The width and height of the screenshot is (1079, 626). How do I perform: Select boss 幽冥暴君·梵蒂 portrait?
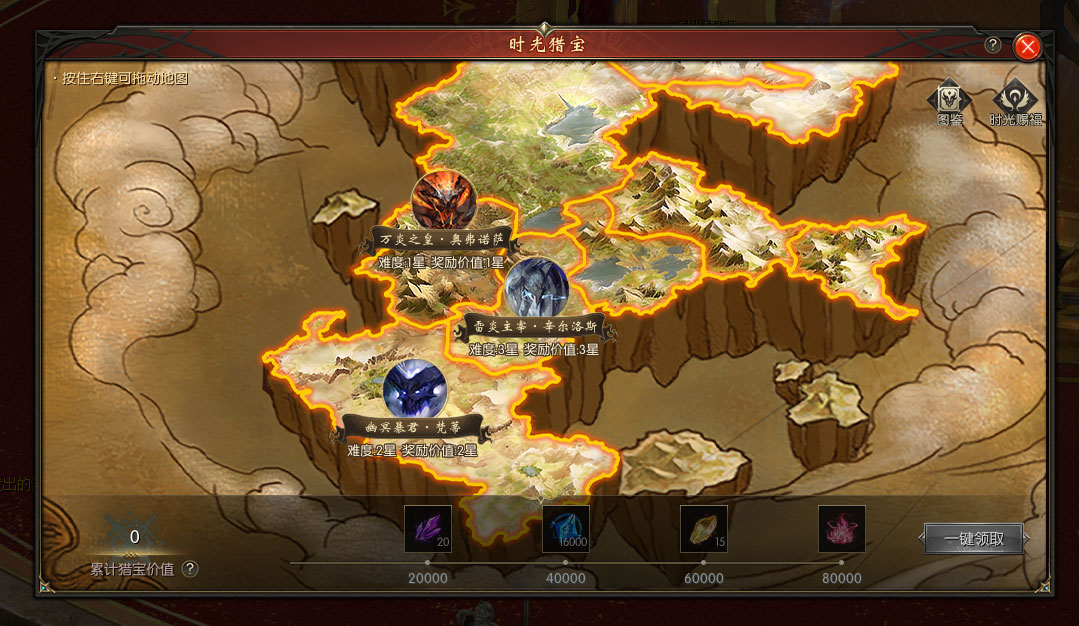pos(414,388)
